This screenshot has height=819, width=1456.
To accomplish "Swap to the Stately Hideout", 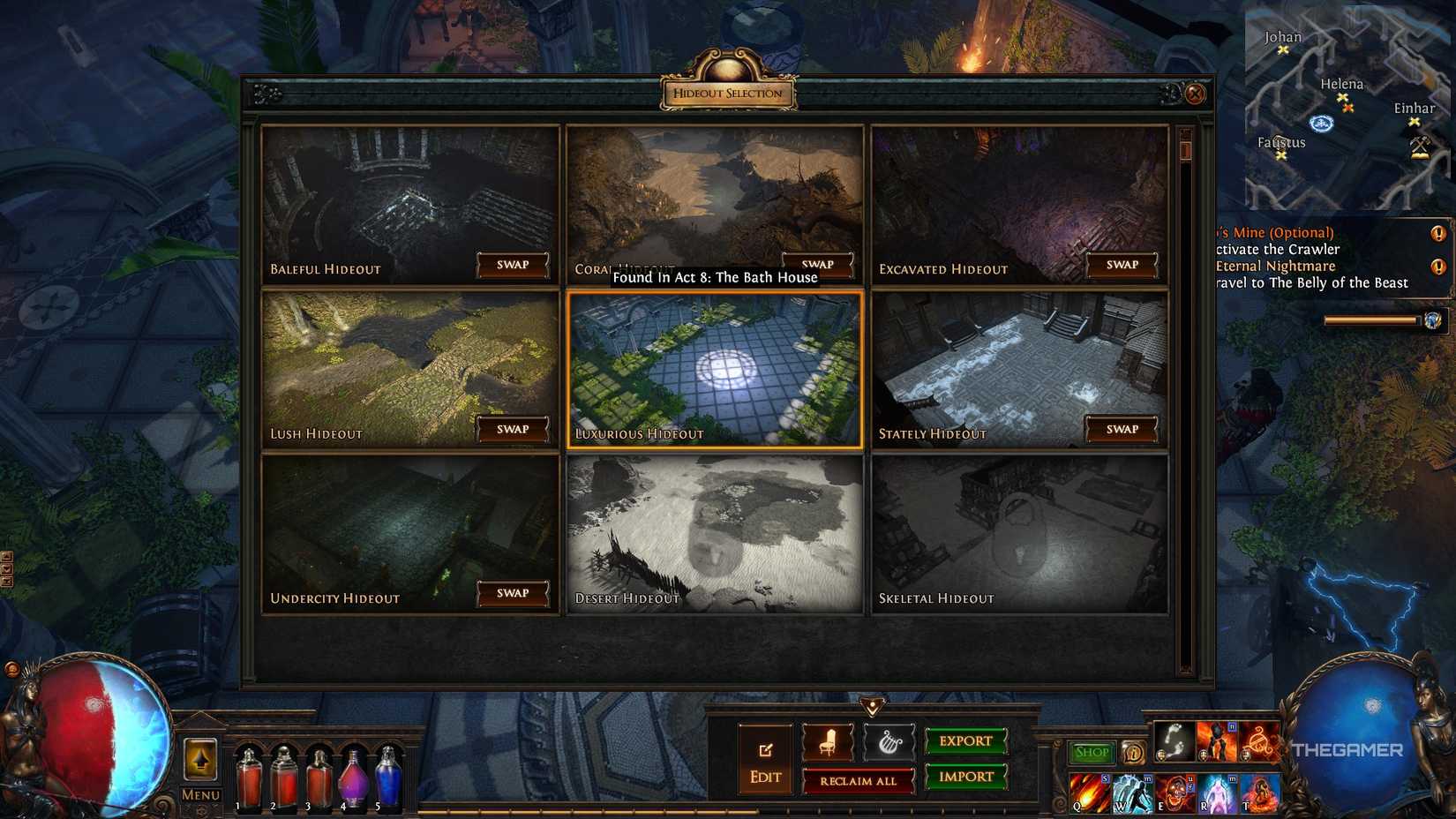I will click(1121, 430).
